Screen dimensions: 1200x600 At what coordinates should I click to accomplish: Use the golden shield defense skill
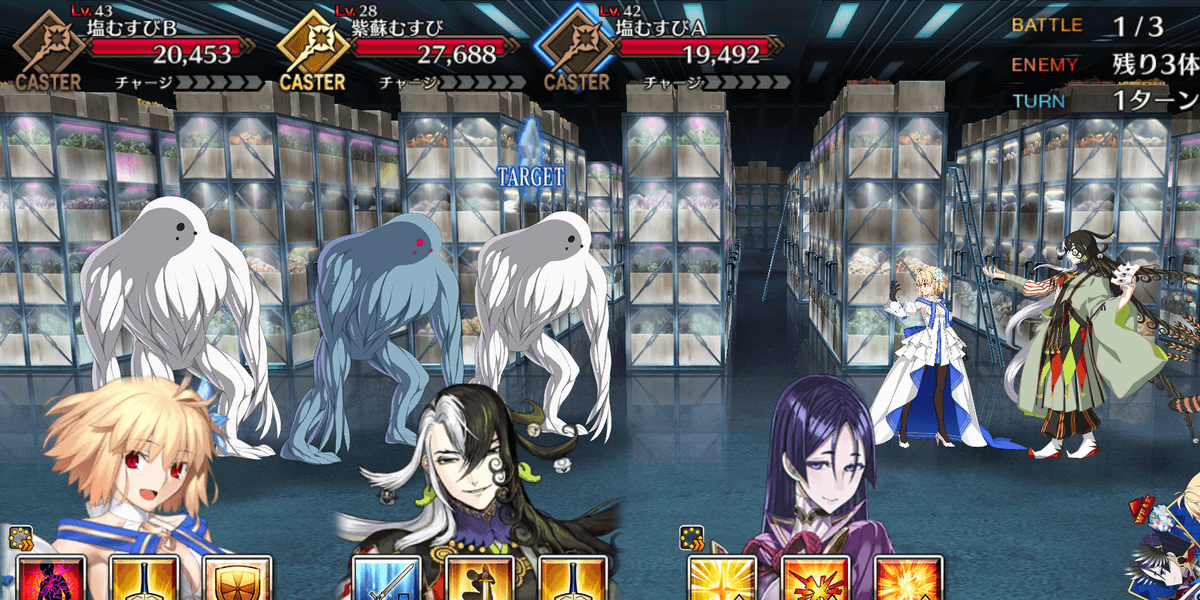[x=238, y=580]
